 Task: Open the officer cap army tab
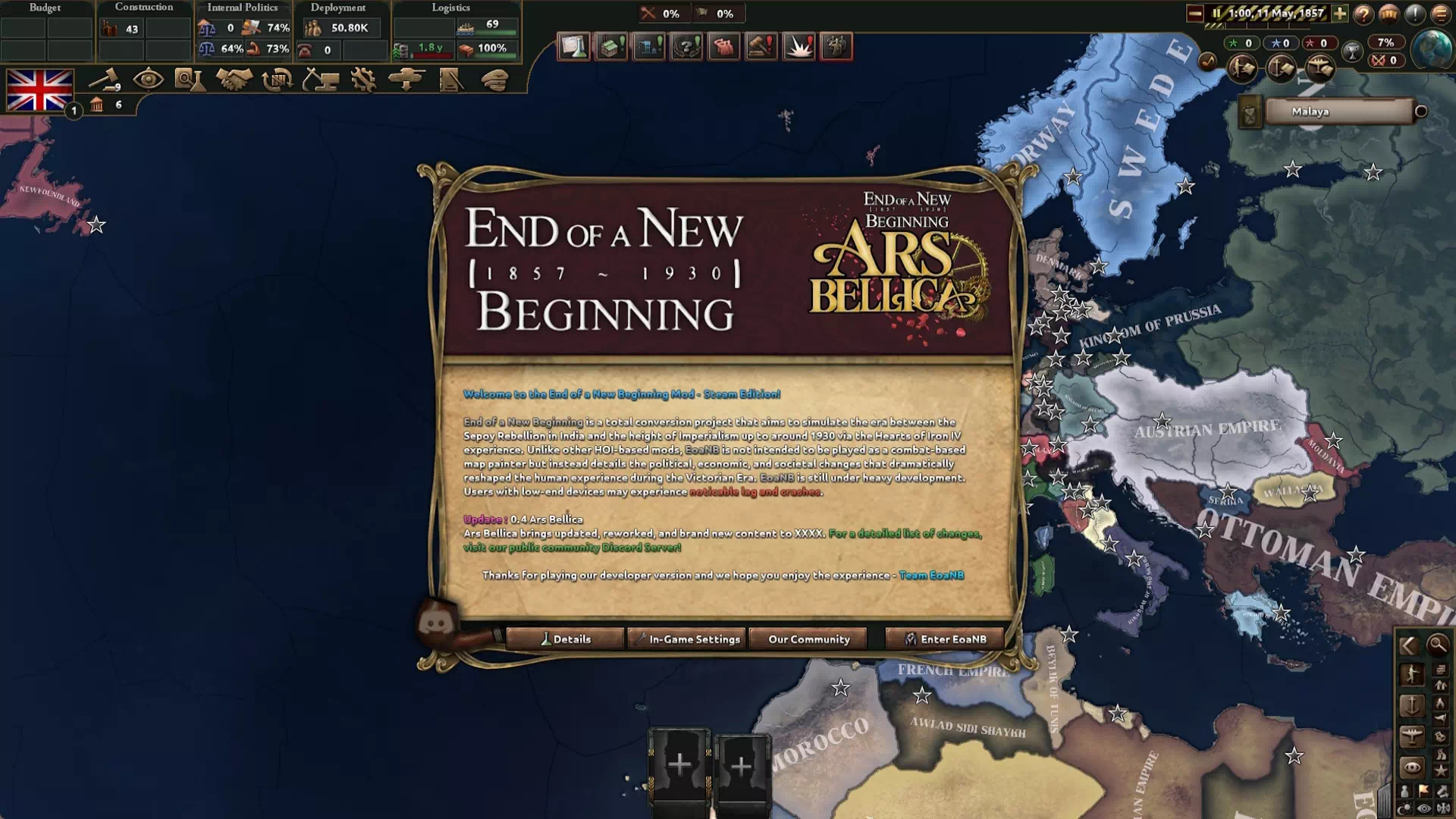(494, 80)
